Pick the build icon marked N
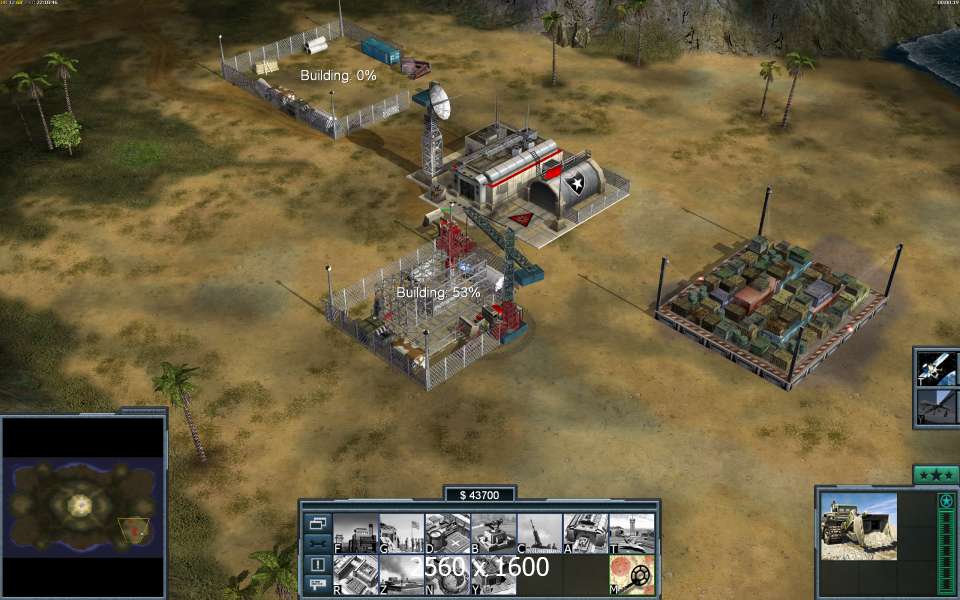The image size is (960, 600). [x=447, y=574]
